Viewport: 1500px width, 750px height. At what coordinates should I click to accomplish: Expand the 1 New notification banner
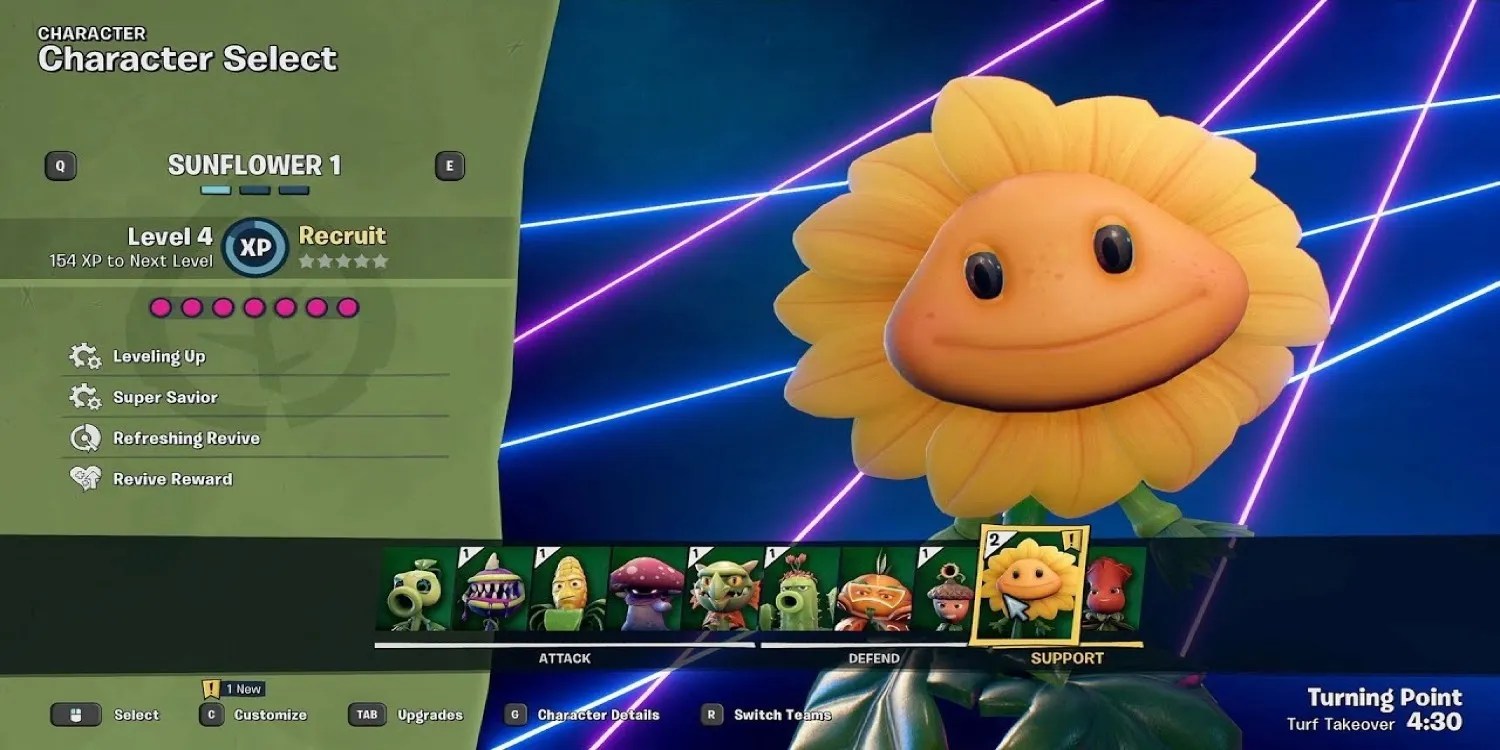(x=226, y=688)
